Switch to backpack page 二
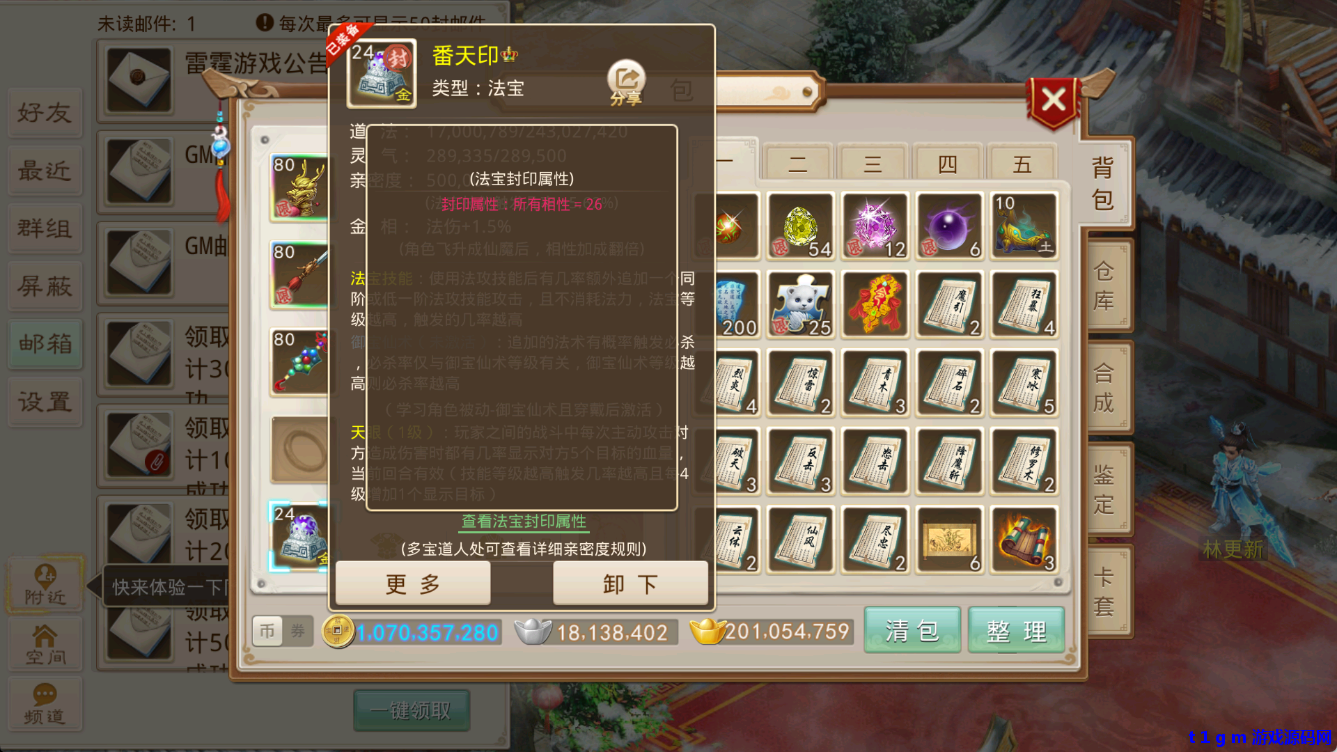The height and width of the screenshot is (752, 1337). coord(797,162)
